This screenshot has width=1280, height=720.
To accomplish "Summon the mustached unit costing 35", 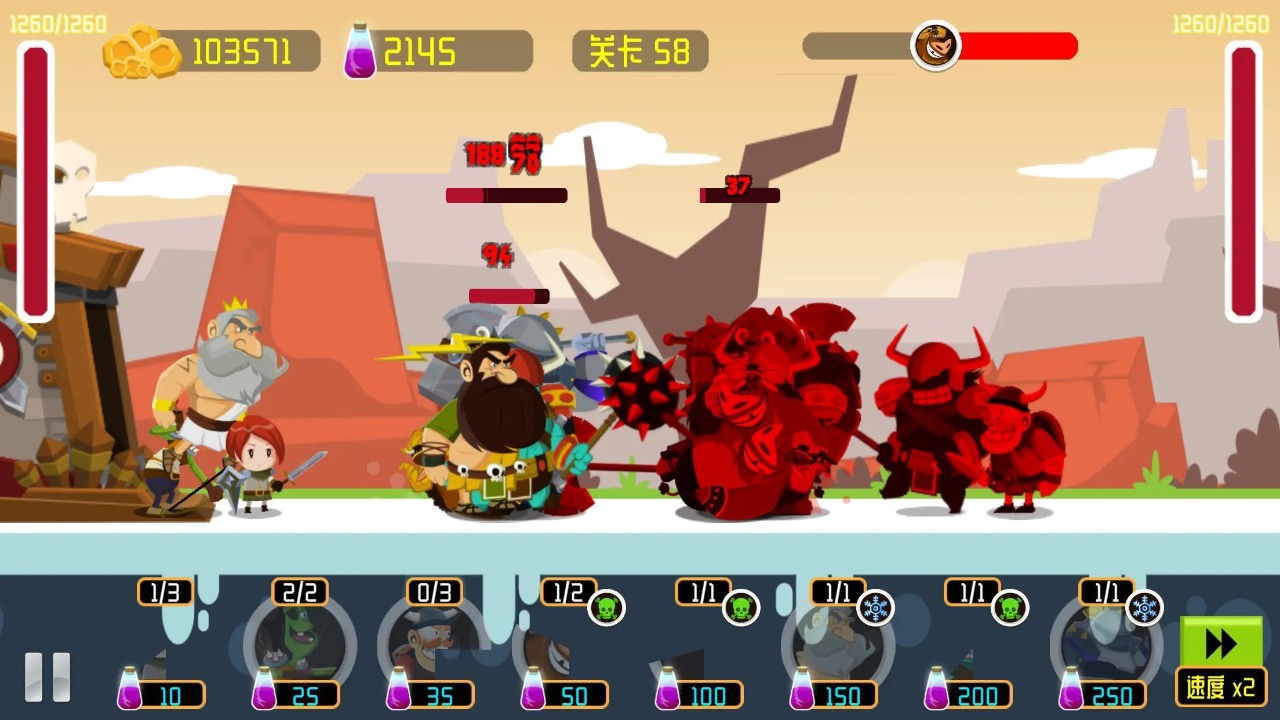I will pyautogui.click(x=434, y=646).
